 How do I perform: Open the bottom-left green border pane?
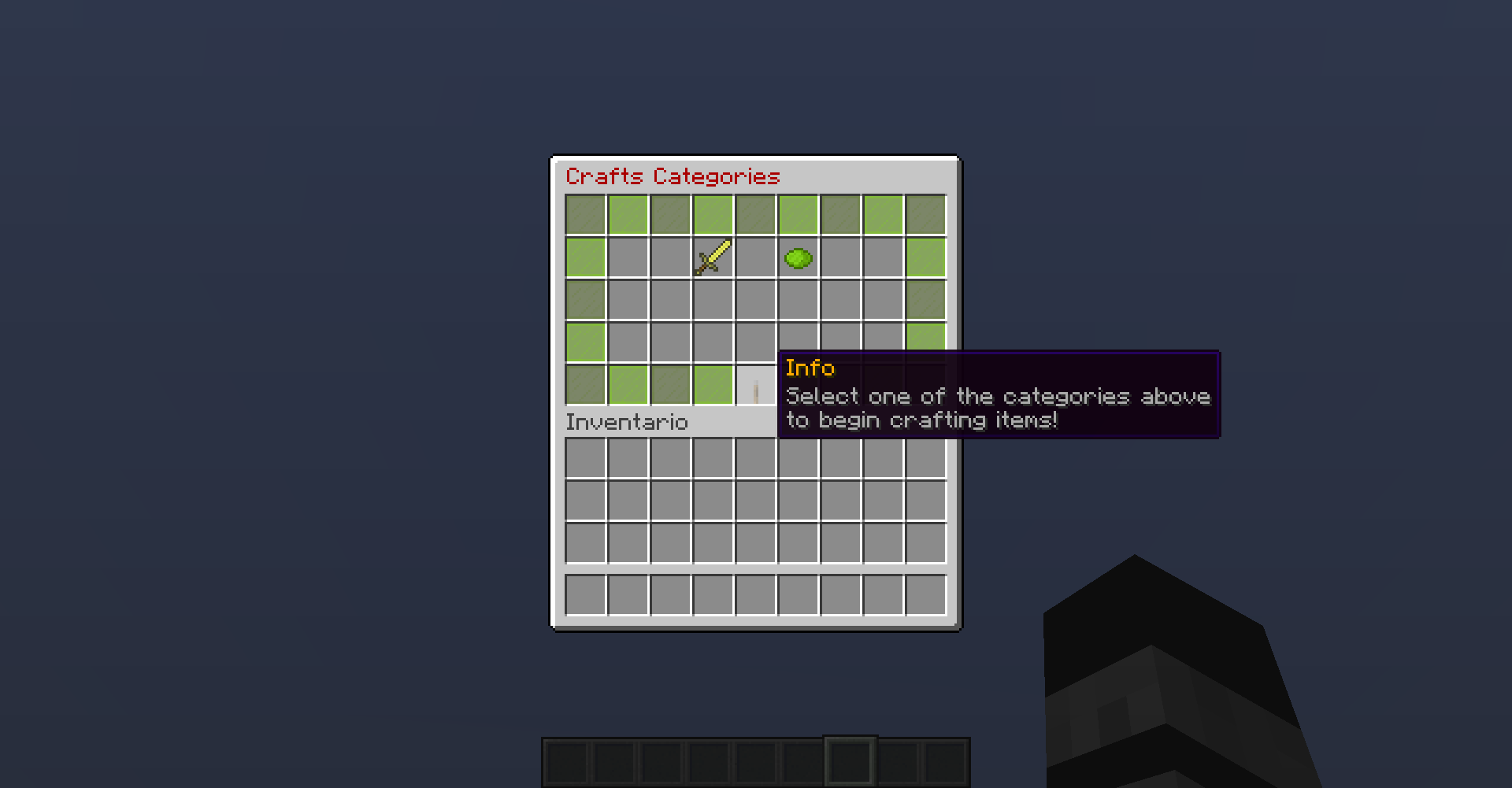pos(585,385)
